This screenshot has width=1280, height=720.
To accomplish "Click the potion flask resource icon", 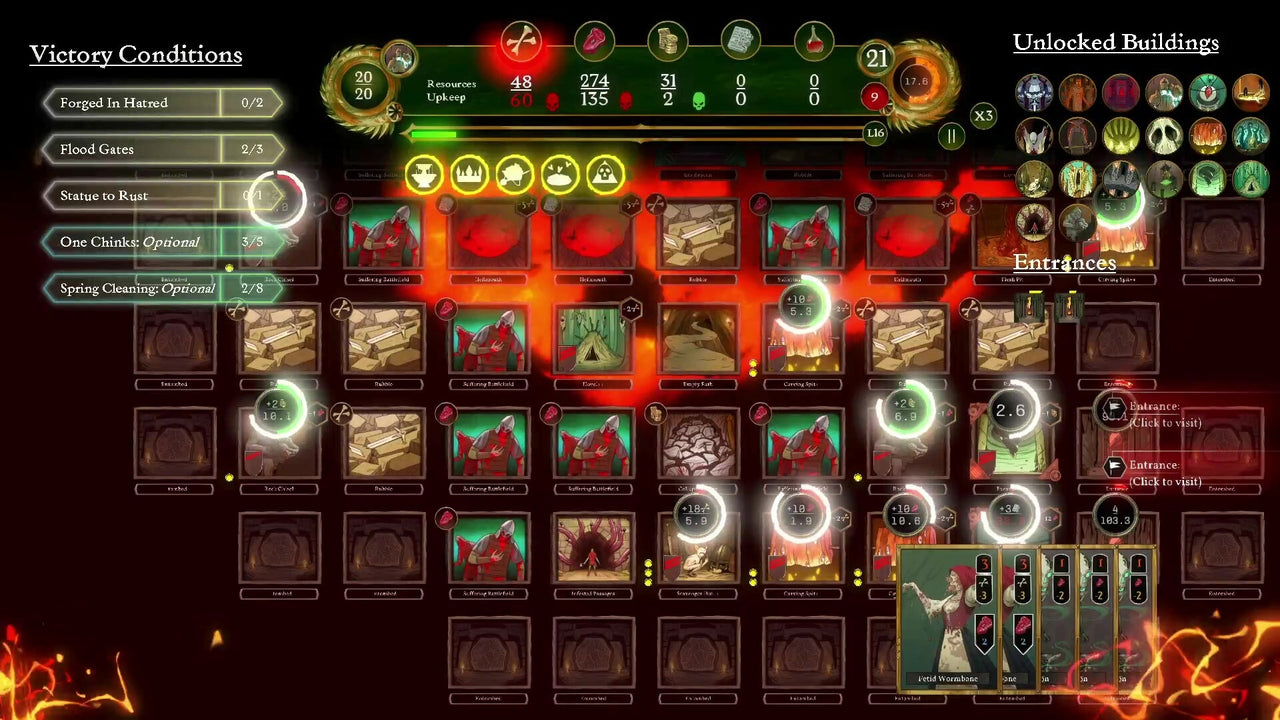I will point(813,40).
